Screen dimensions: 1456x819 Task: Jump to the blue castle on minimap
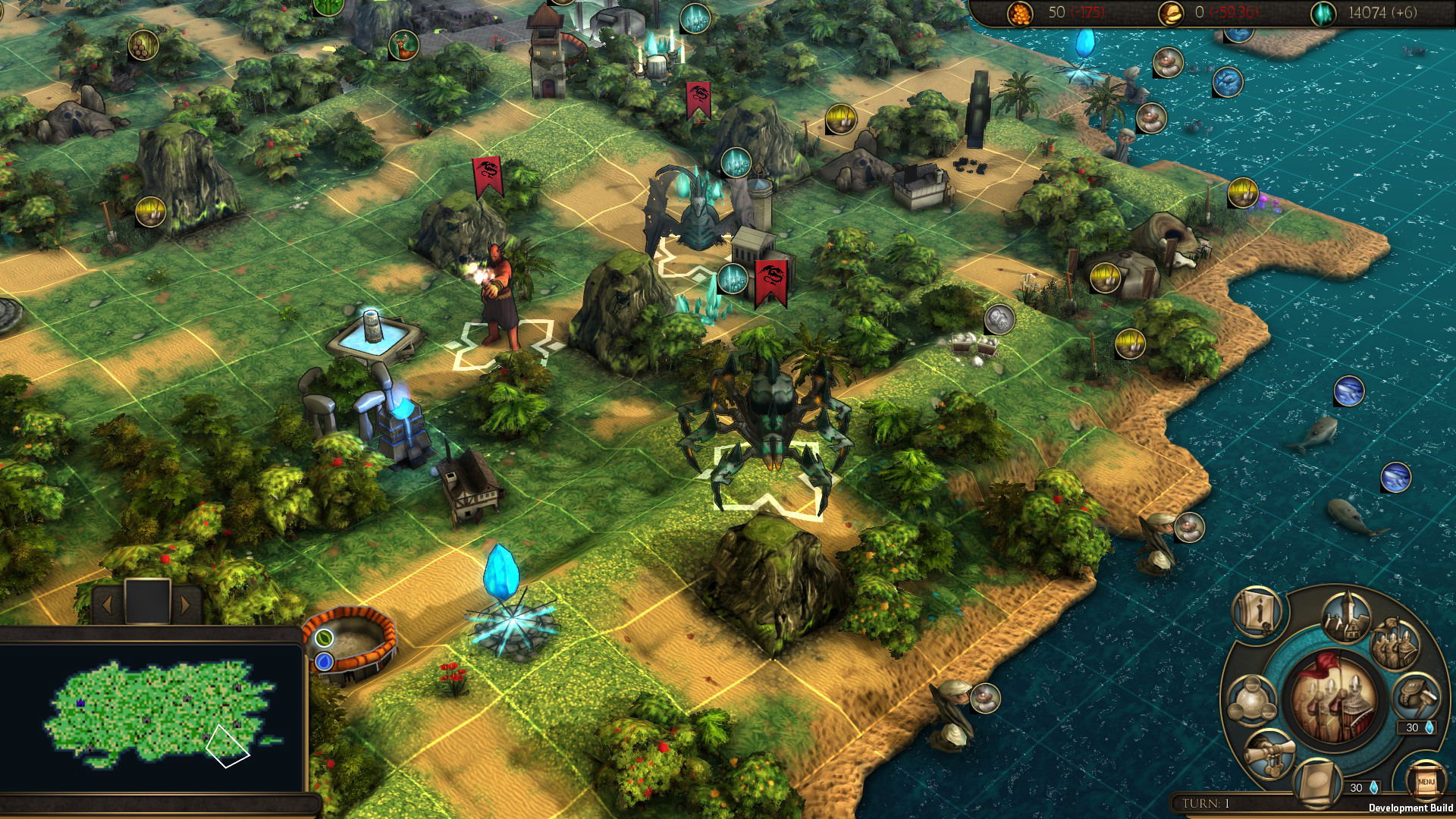(81, 704)
